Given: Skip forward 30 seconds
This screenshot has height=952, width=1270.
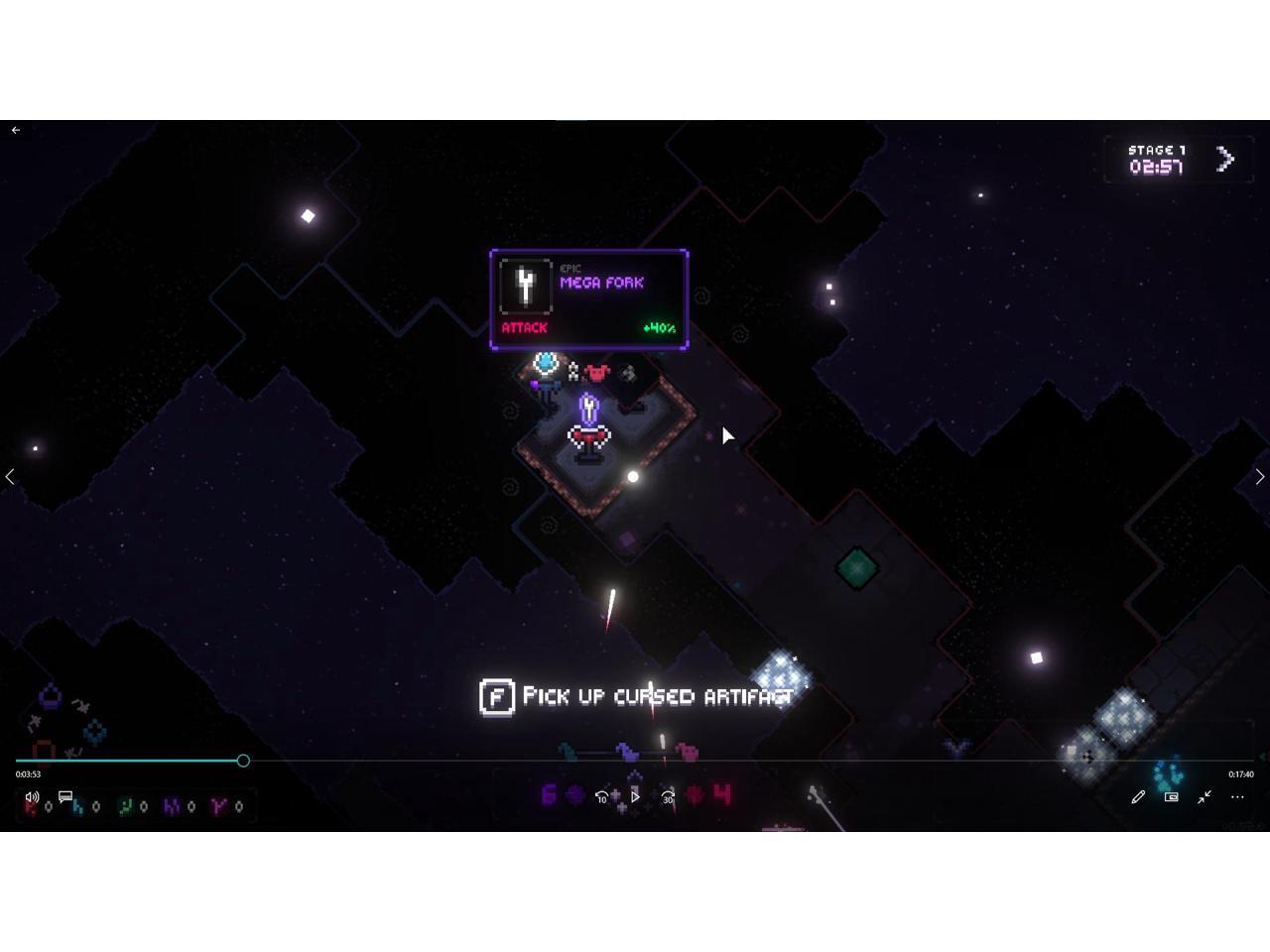Looking at the screenshot, I should 669,796.
